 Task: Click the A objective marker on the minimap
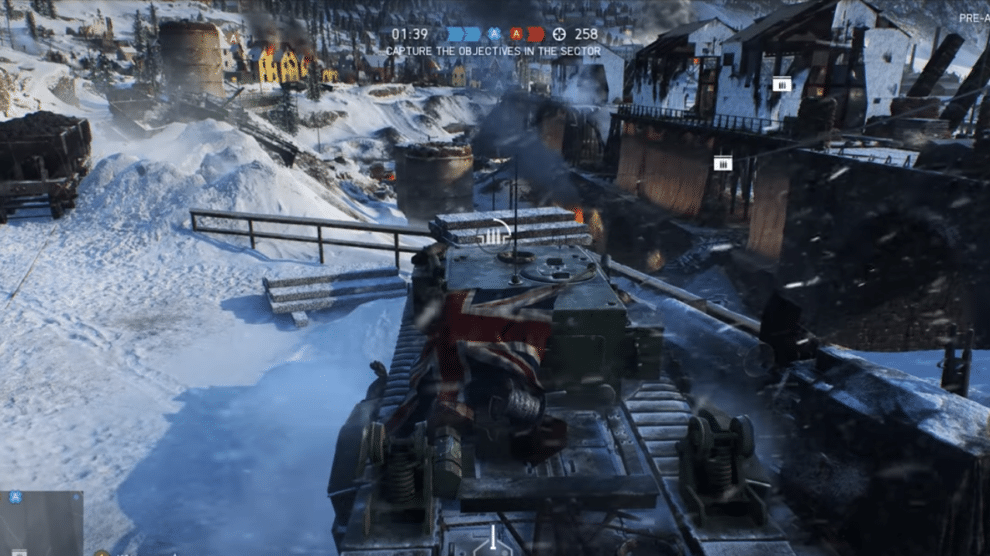(x=15, y=497)
